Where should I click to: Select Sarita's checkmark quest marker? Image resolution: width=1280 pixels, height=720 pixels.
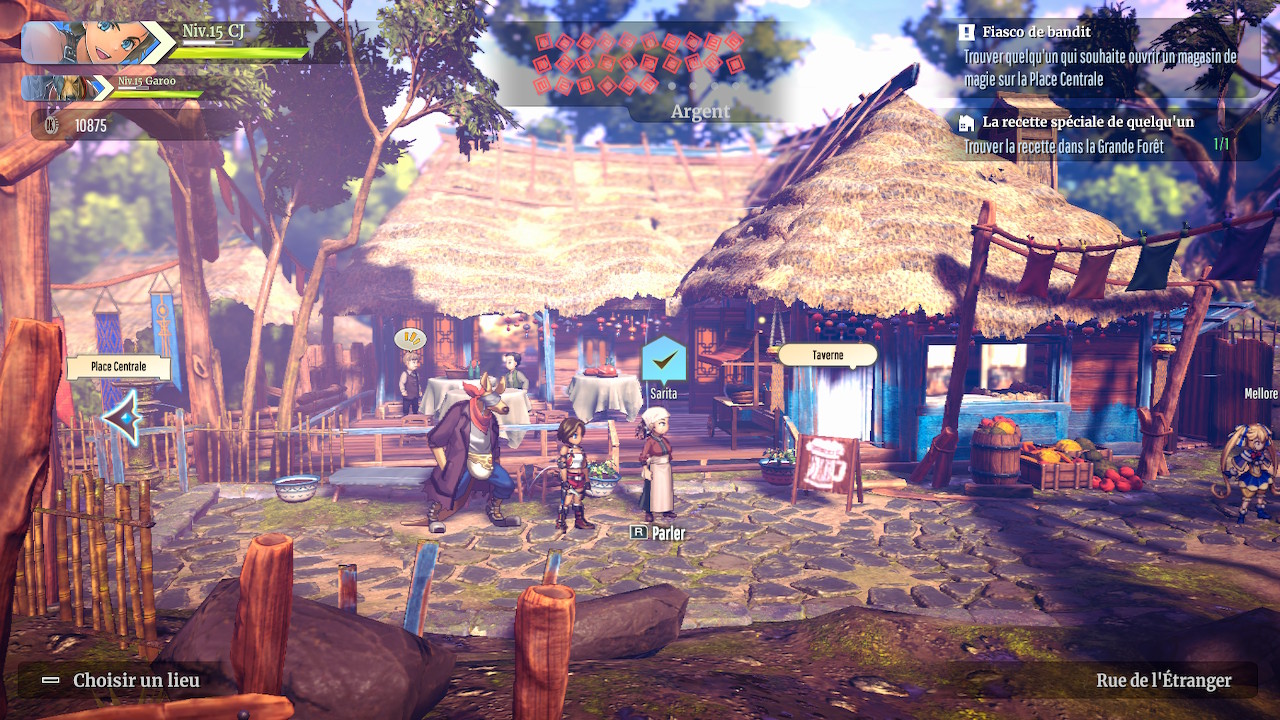(x=663, y=359)
